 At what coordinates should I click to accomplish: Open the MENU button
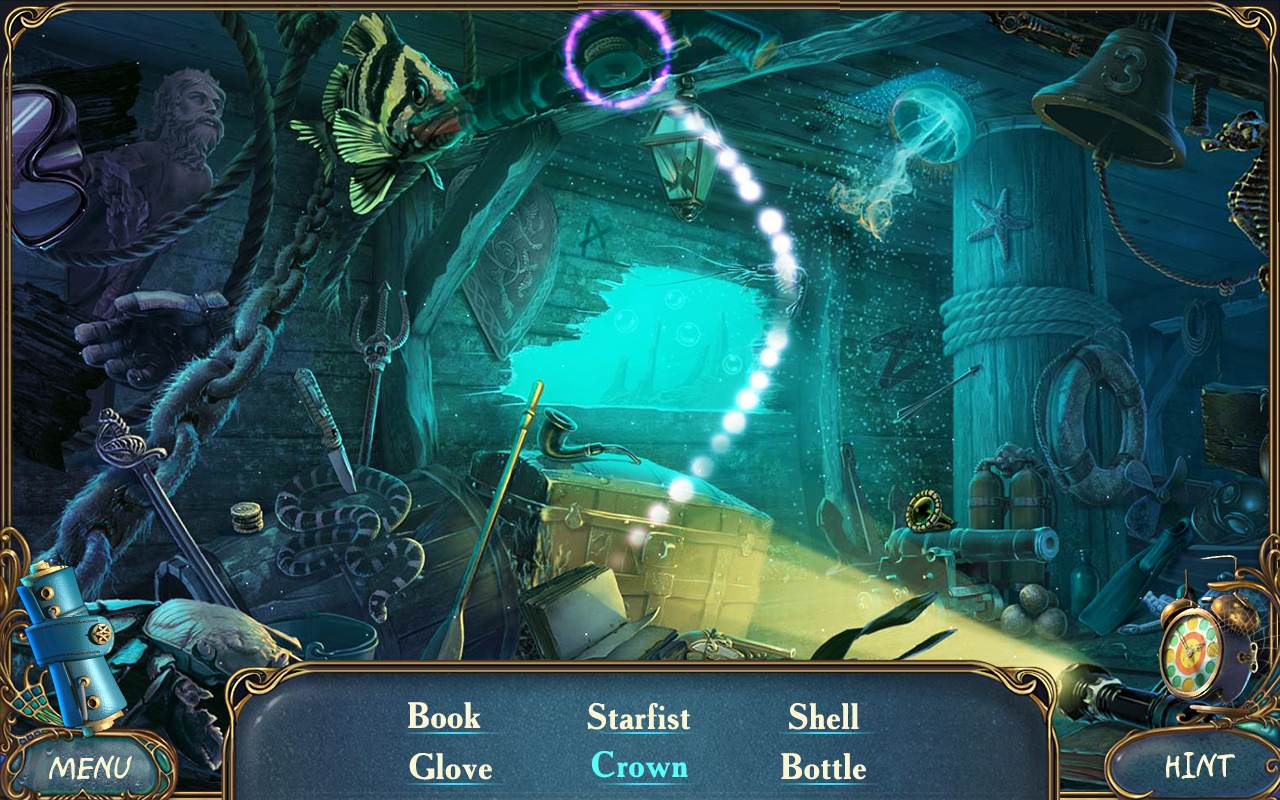point(90,767)
